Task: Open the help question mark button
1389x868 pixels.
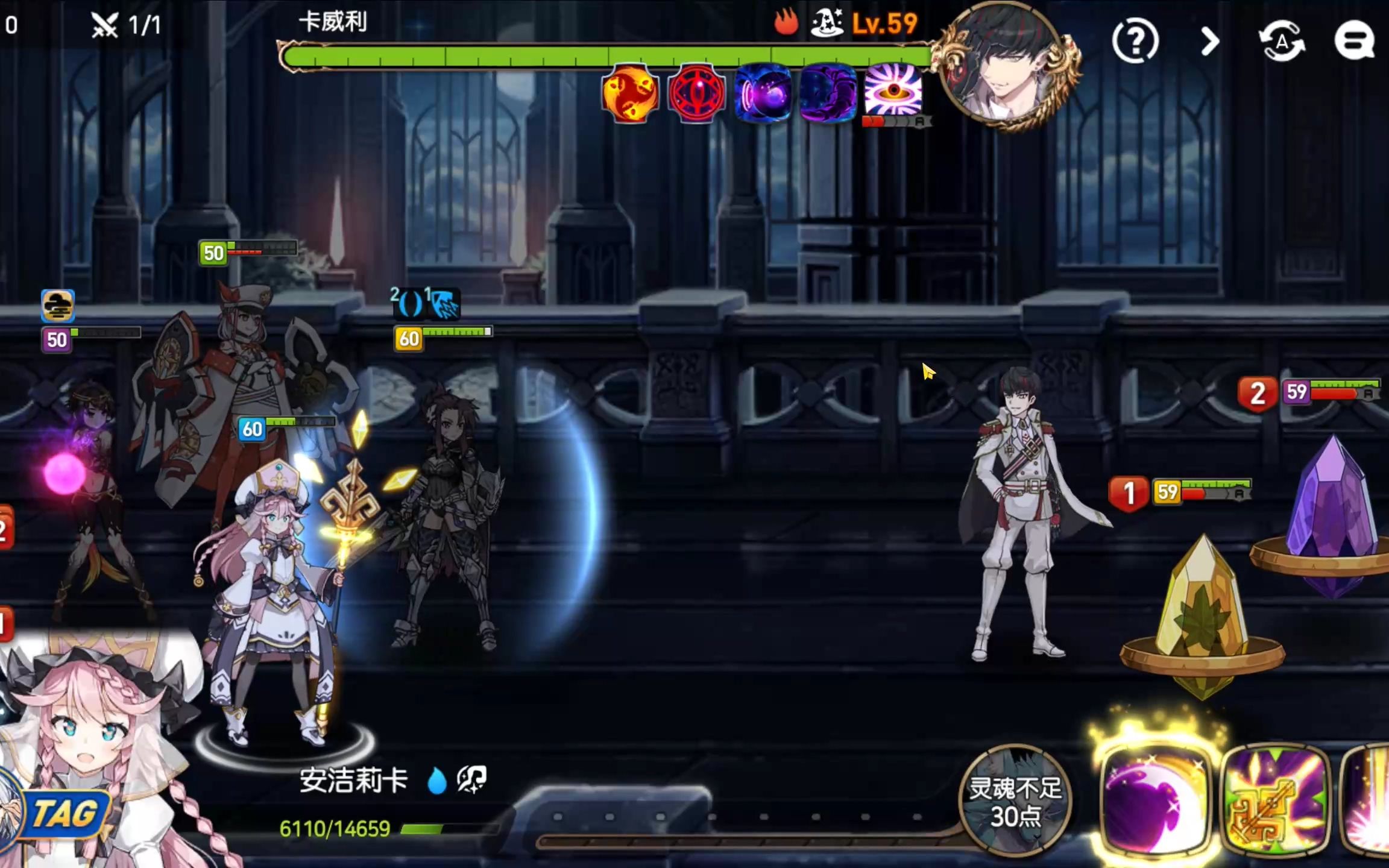Action: pos(1135,41)
